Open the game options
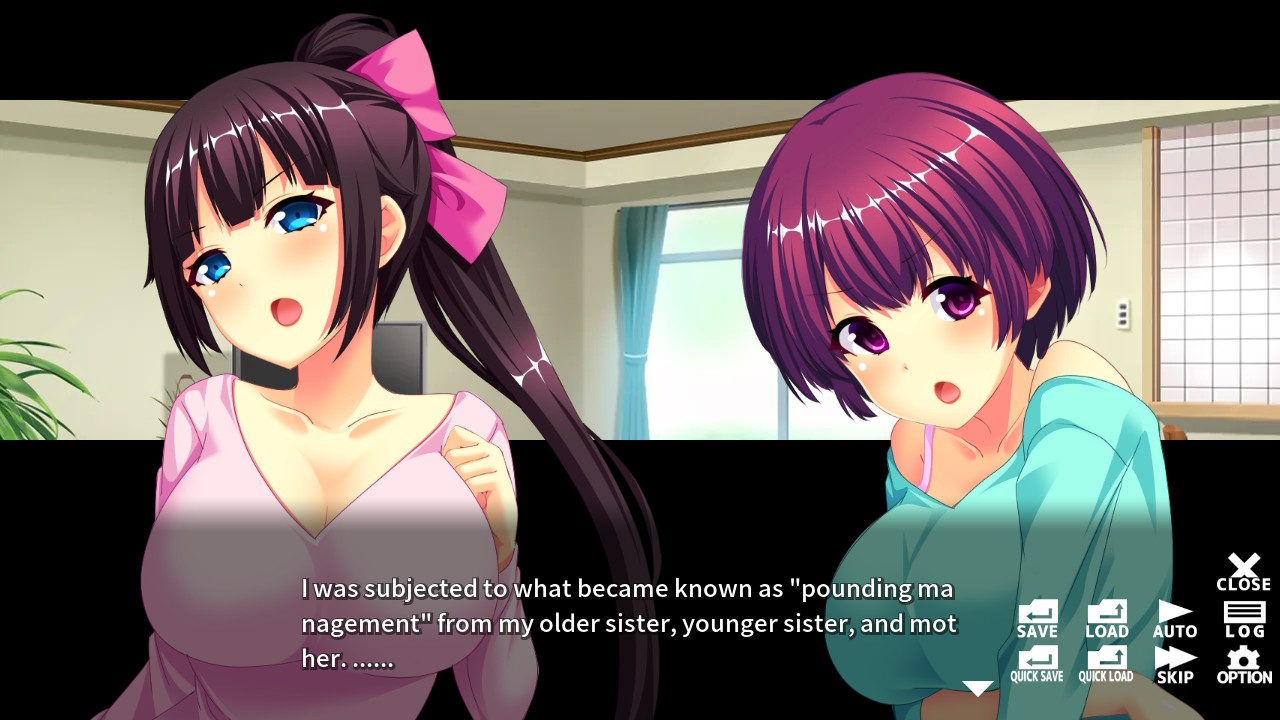The height and width of the screenshot is (720, 1280). (x=1244, y=663)
